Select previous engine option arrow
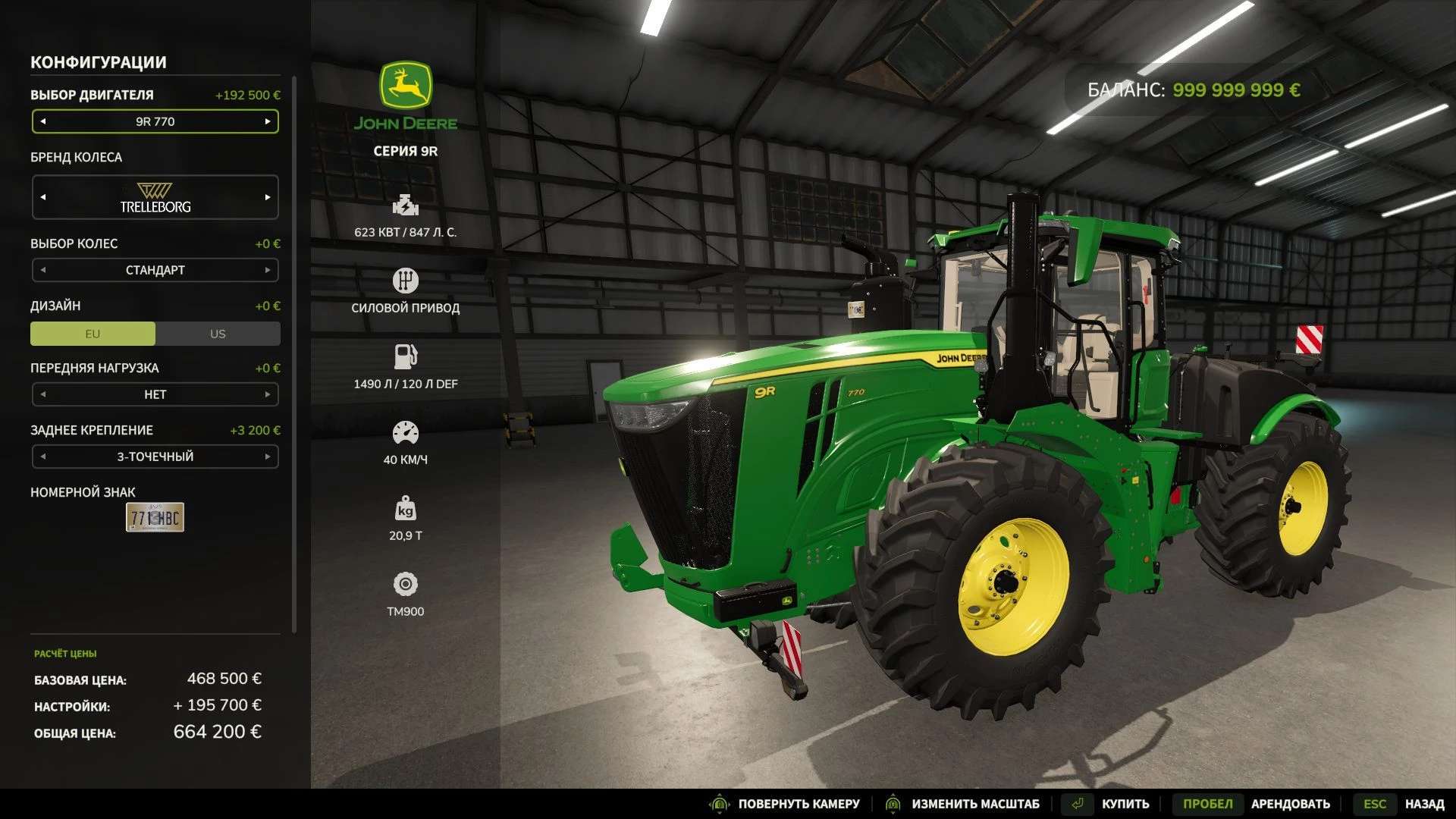 43,121
